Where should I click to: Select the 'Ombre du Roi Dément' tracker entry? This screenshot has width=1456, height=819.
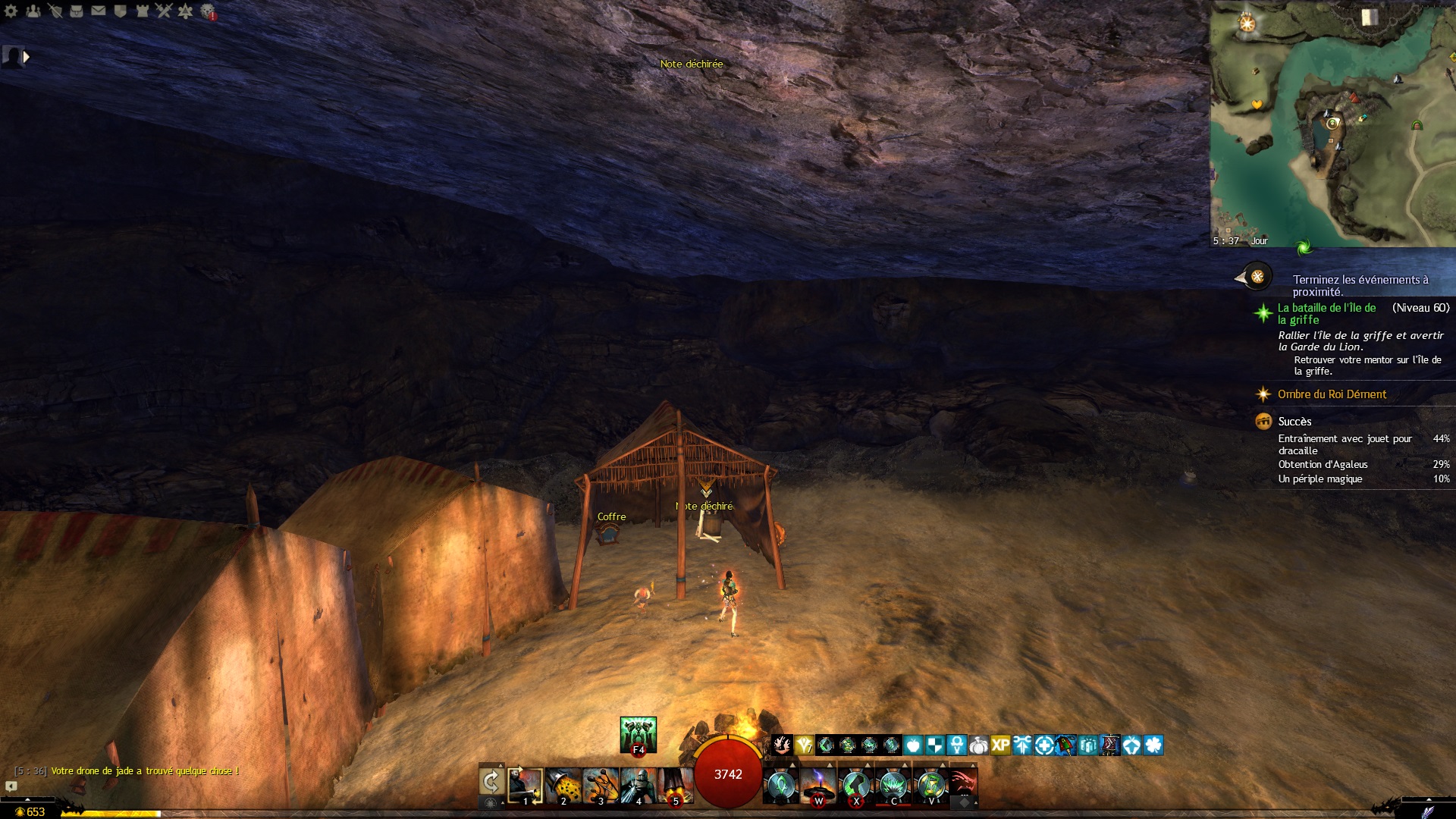coord(1332,394)
